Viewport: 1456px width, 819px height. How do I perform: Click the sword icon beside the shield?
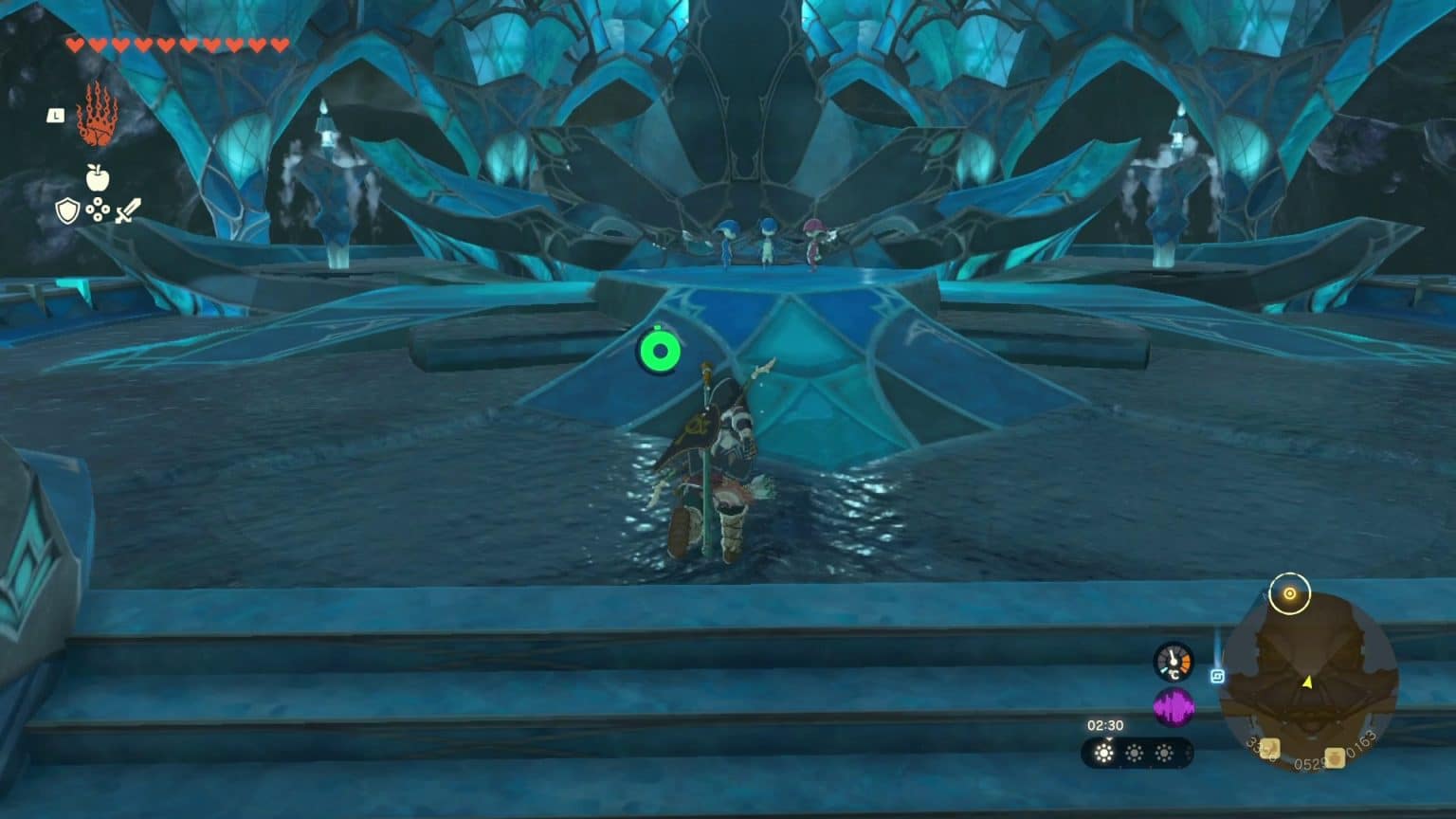128,210
